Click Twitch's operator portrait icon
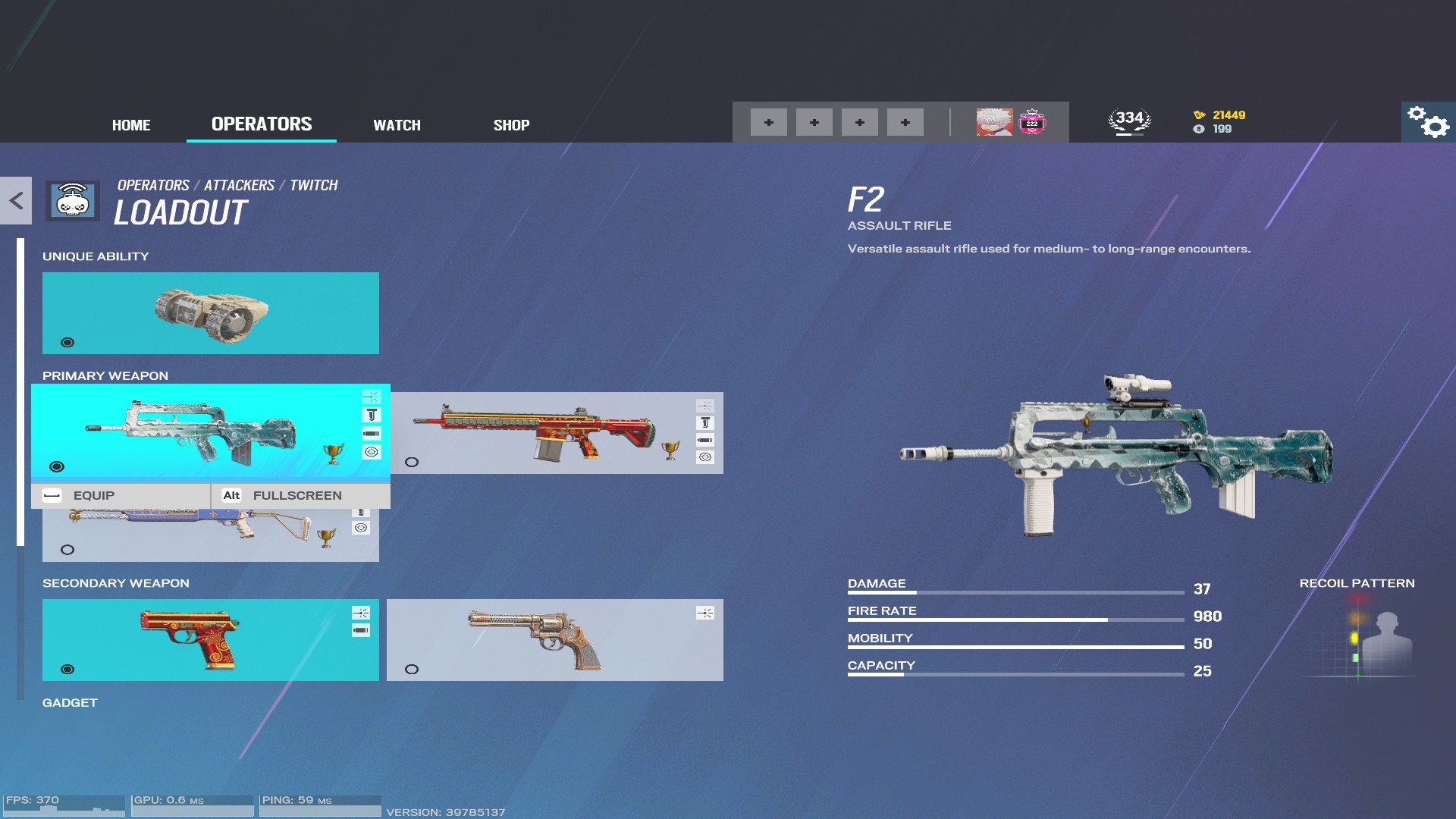Viewport: 1456px width, 819px height. click(994, 121)
